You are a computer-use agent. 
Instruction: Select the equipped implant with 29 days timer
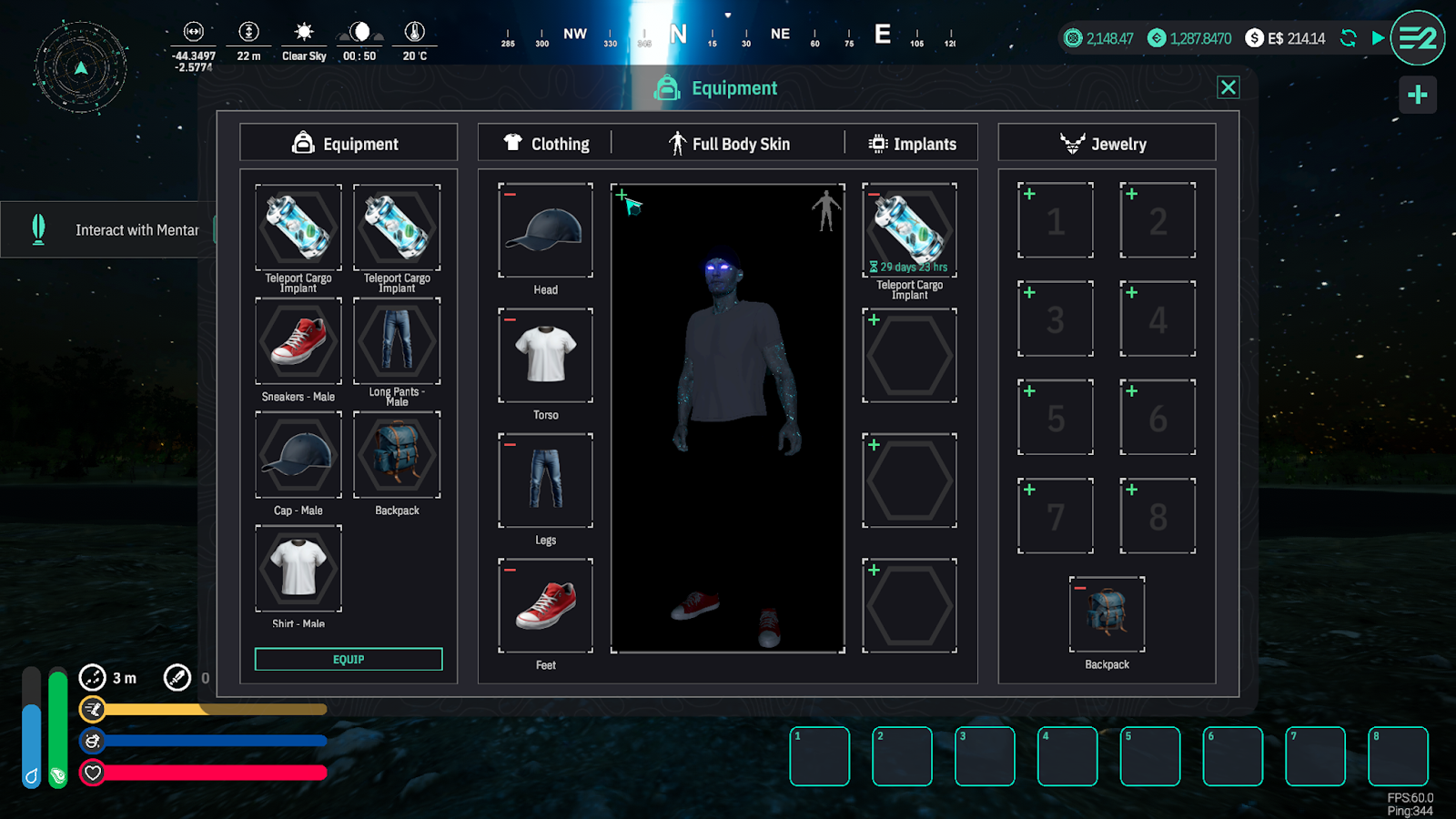click(x=909, y=230)
